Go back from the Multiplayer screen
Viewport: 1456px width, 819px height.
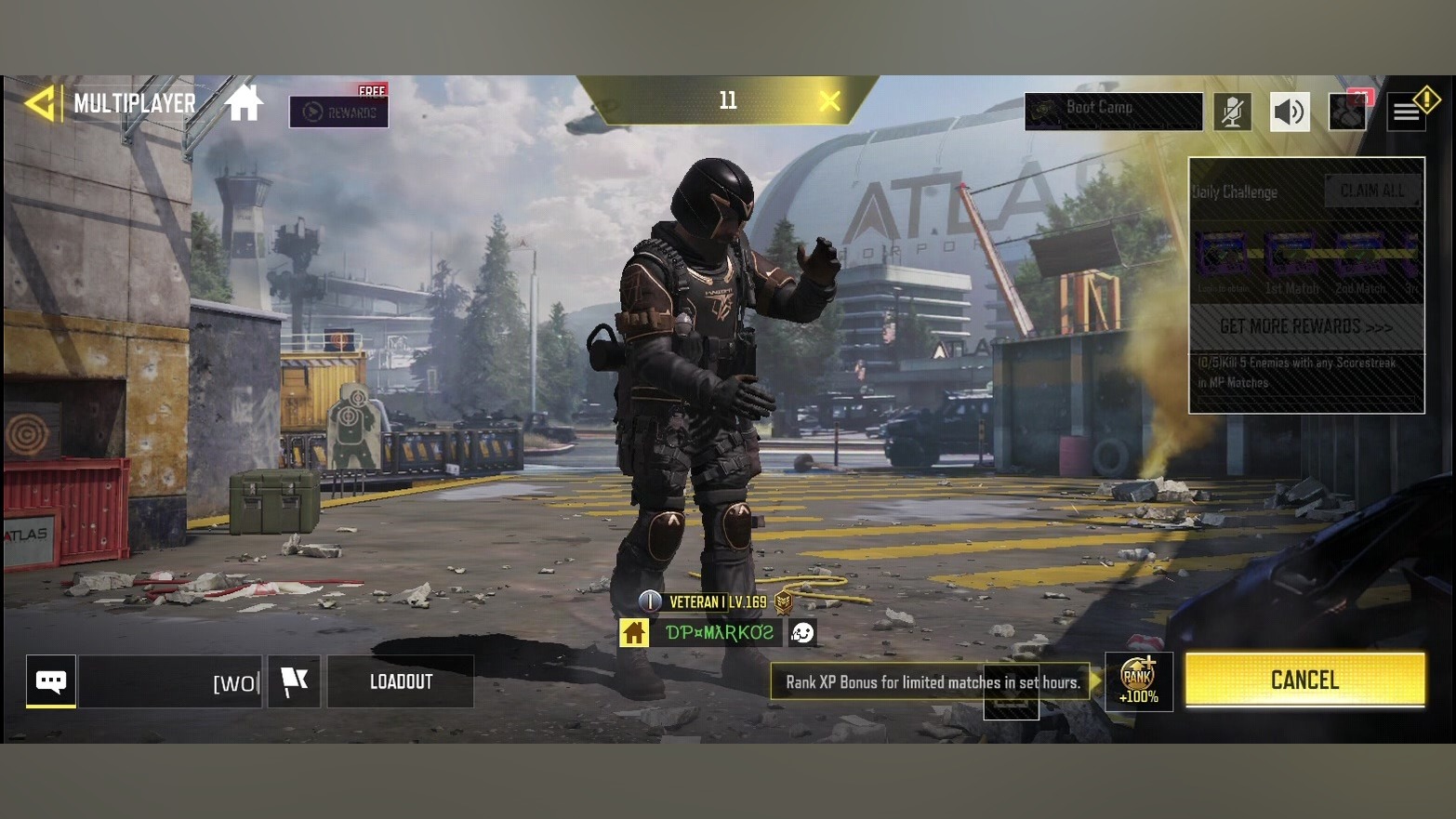pos(40,103)
